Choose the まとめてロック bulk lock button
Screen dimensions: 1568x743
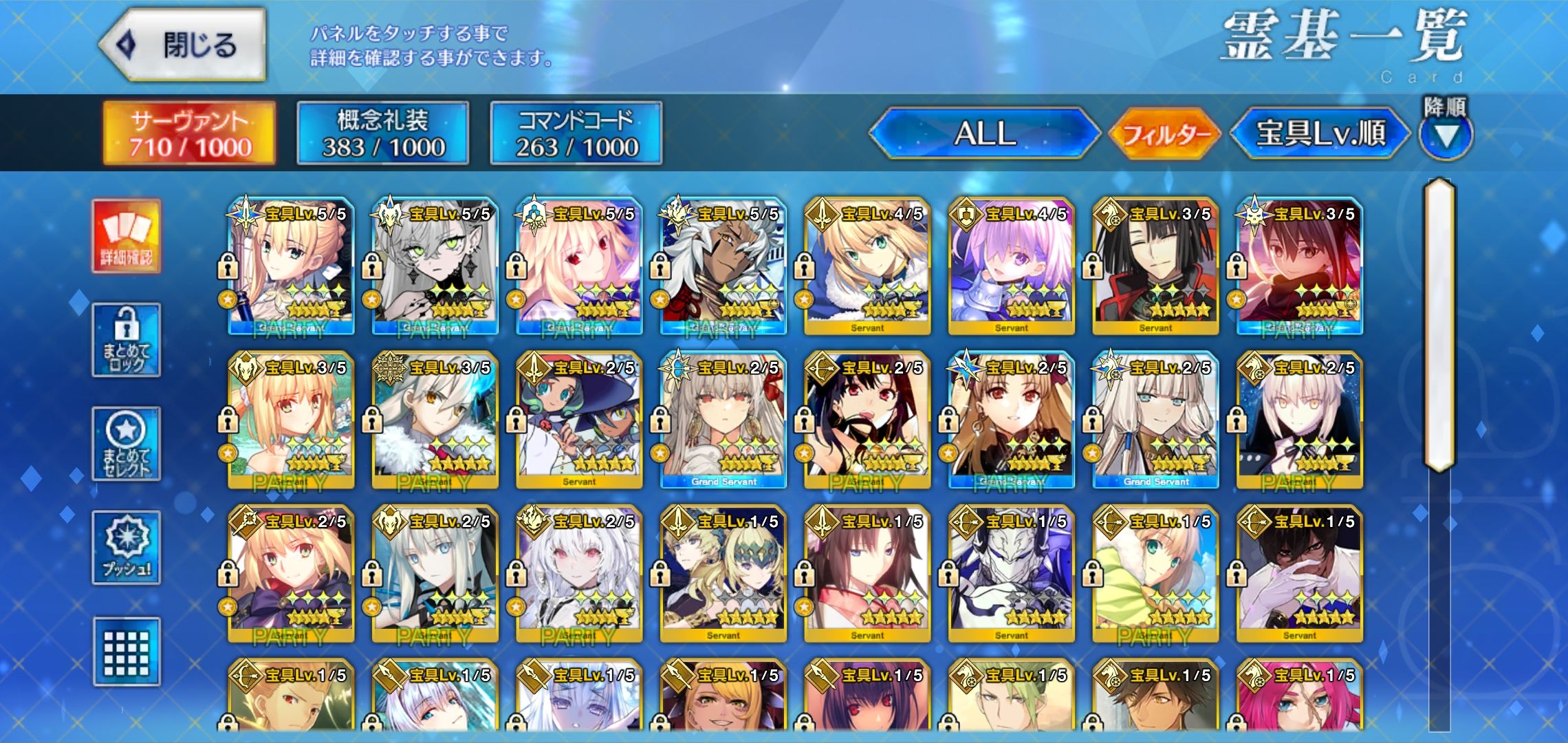pos(127,340)
